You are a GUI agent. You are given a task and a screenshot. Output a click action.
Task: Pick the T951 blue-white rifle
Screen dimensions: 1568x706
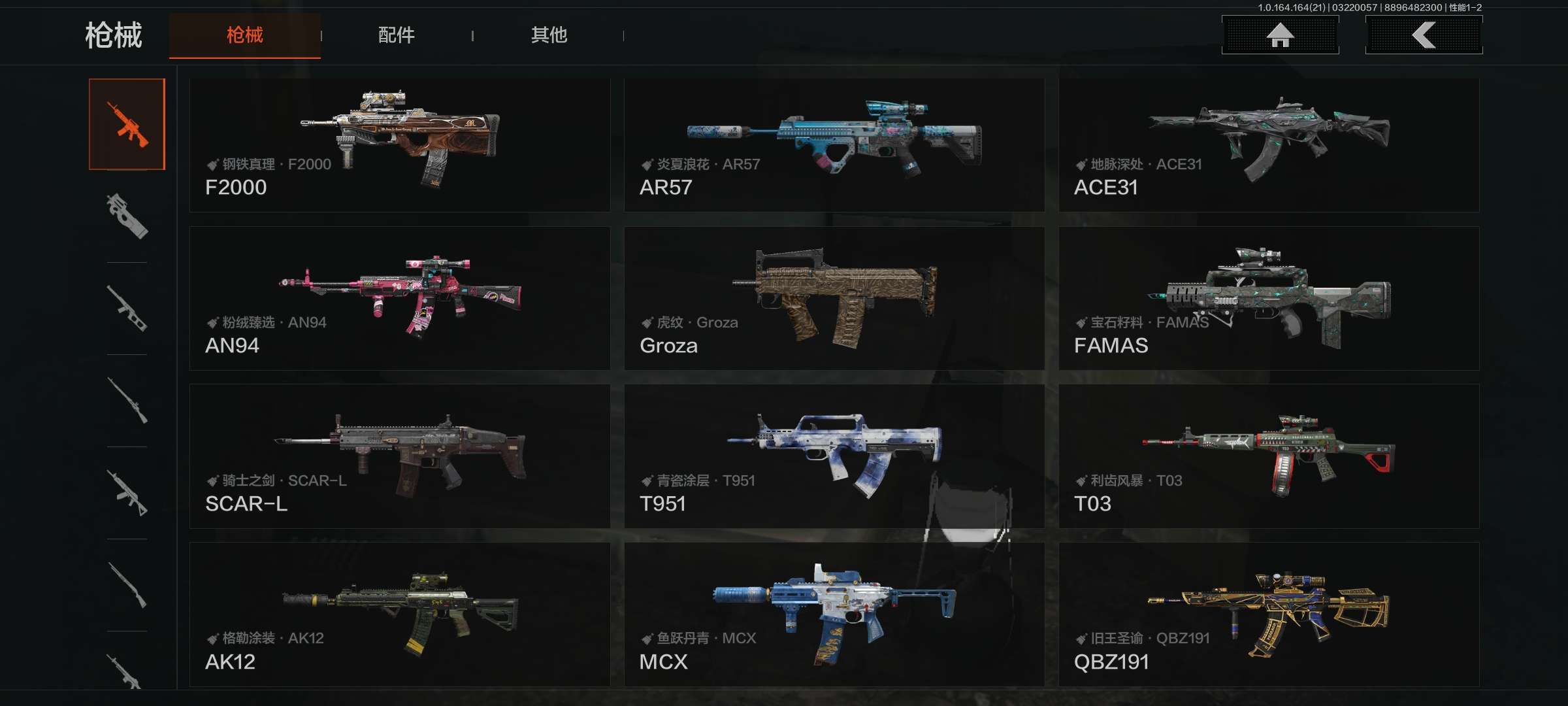pos(834,456)
